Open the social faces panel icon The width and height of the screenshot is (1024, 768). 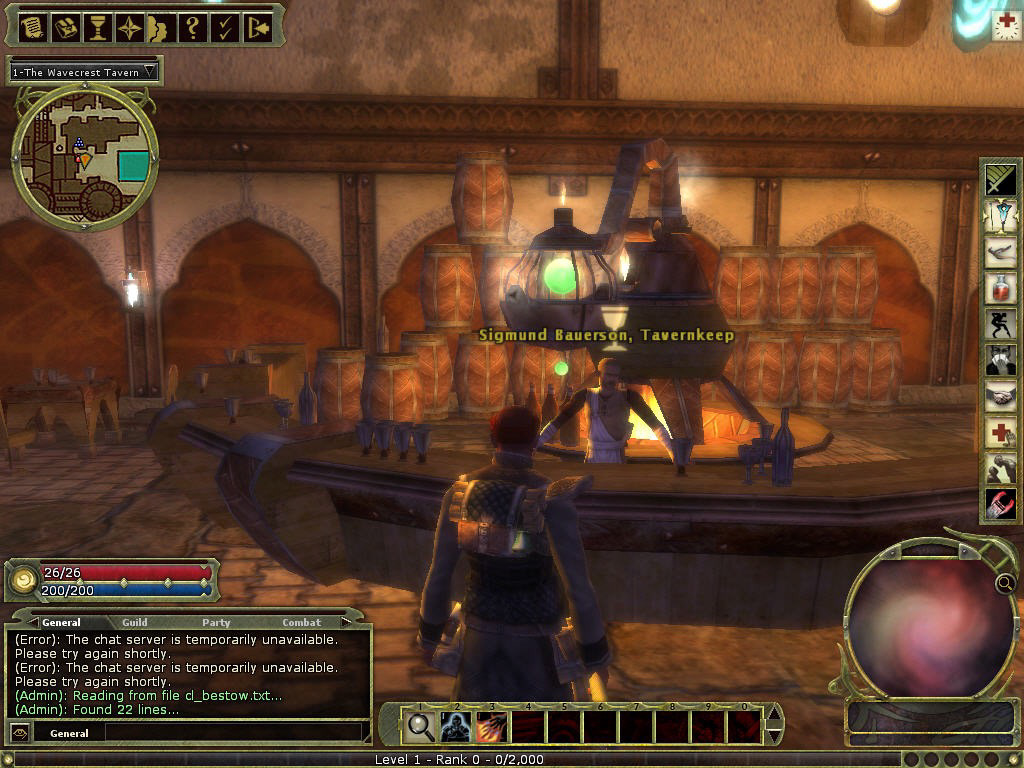[160, 27]
